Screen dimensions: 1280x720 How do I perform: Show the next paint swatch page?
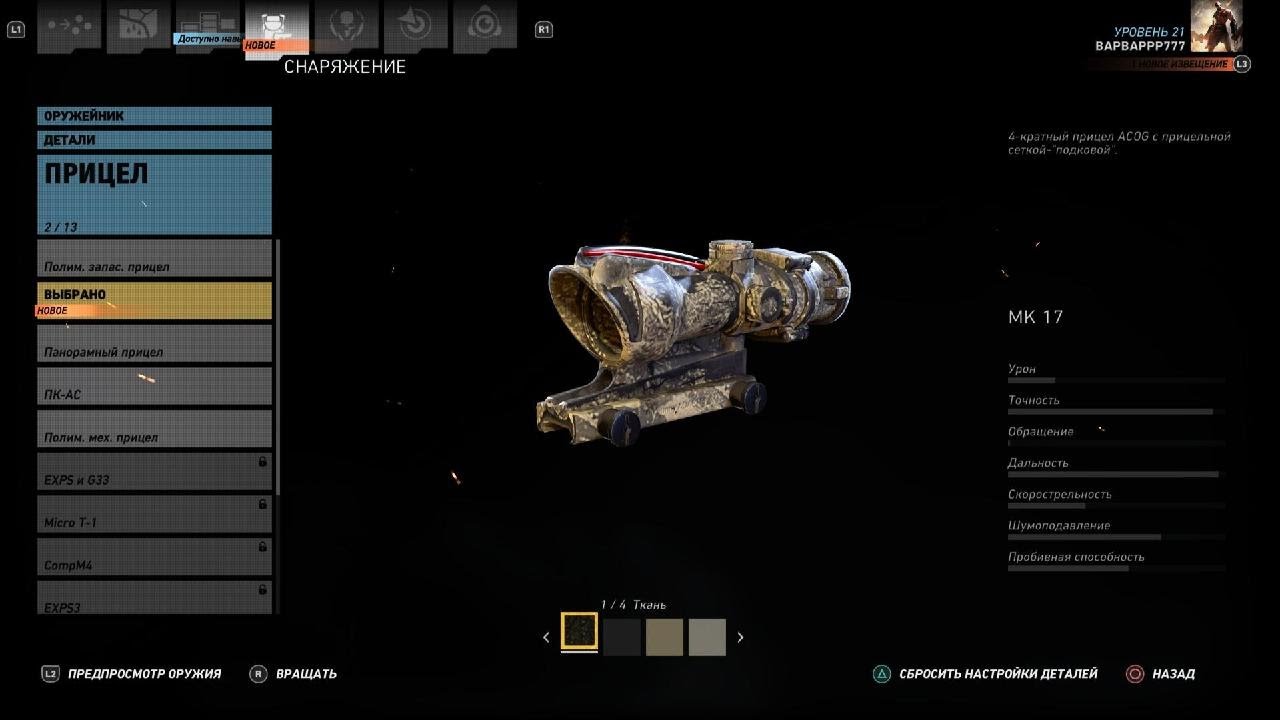click(740, 637)
